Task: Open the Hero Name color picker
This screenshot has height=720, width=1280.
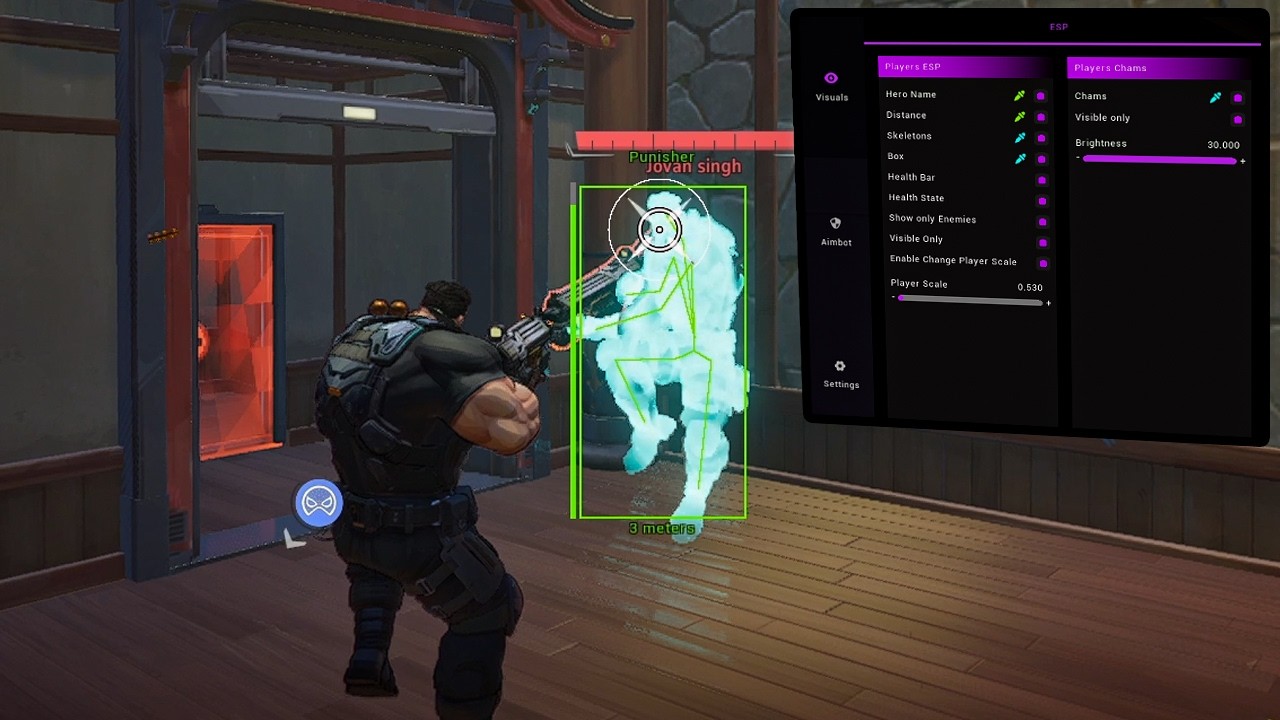Action: pos(1020,96)
